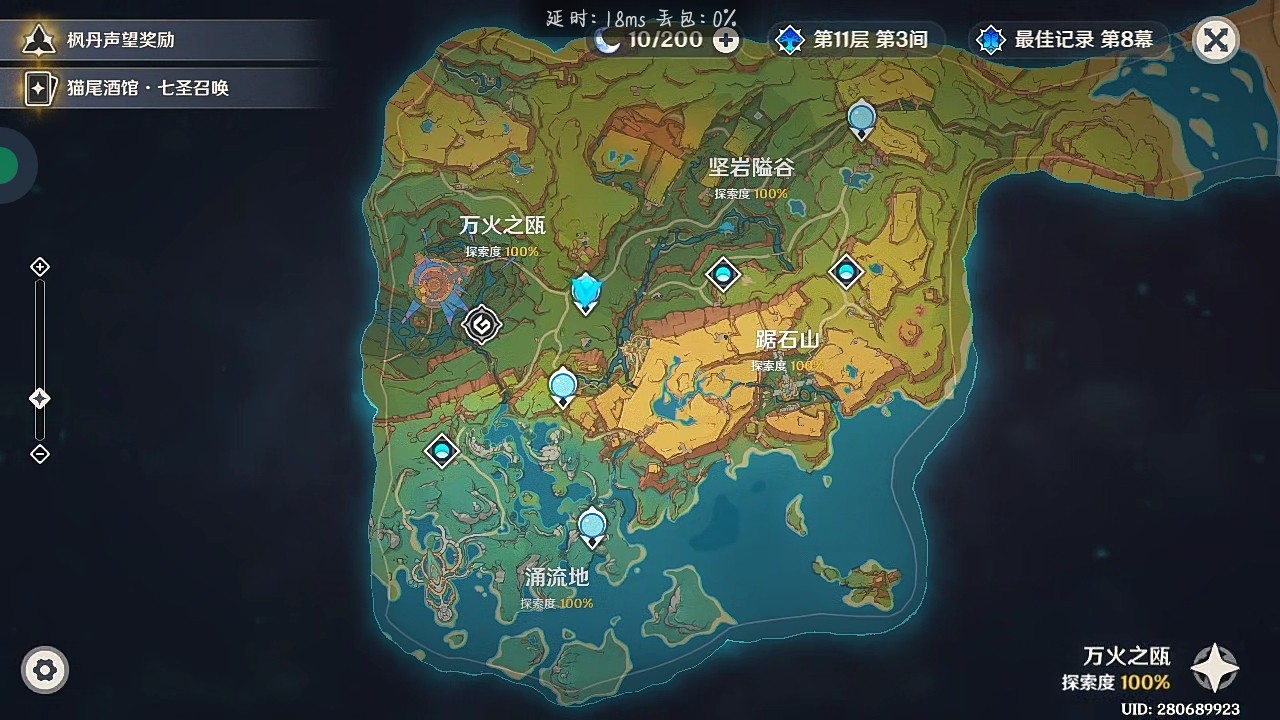Zoom out the map with the minus control
This screenshot has height=720, width=1280.
(x=40, y=454)
